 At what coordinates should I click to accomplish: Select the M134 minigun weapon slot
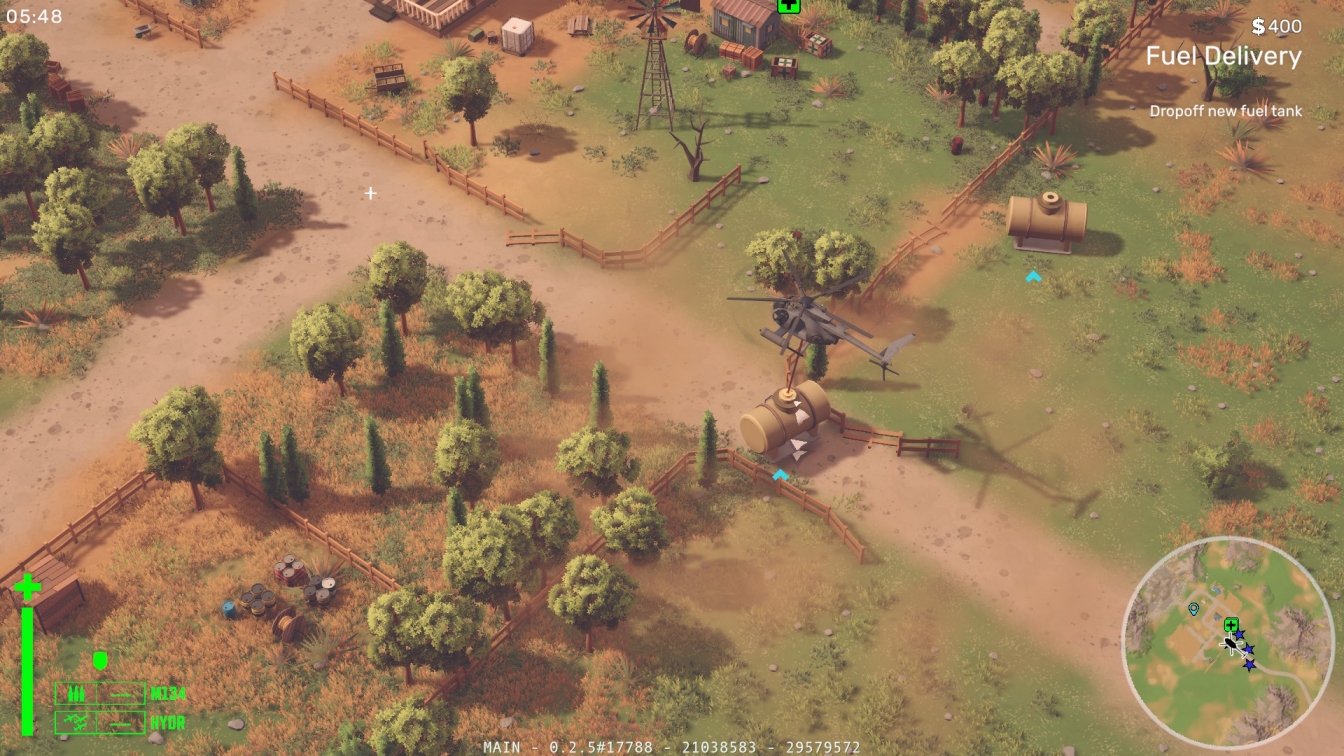pyautogui.click(x=100, y=693)
